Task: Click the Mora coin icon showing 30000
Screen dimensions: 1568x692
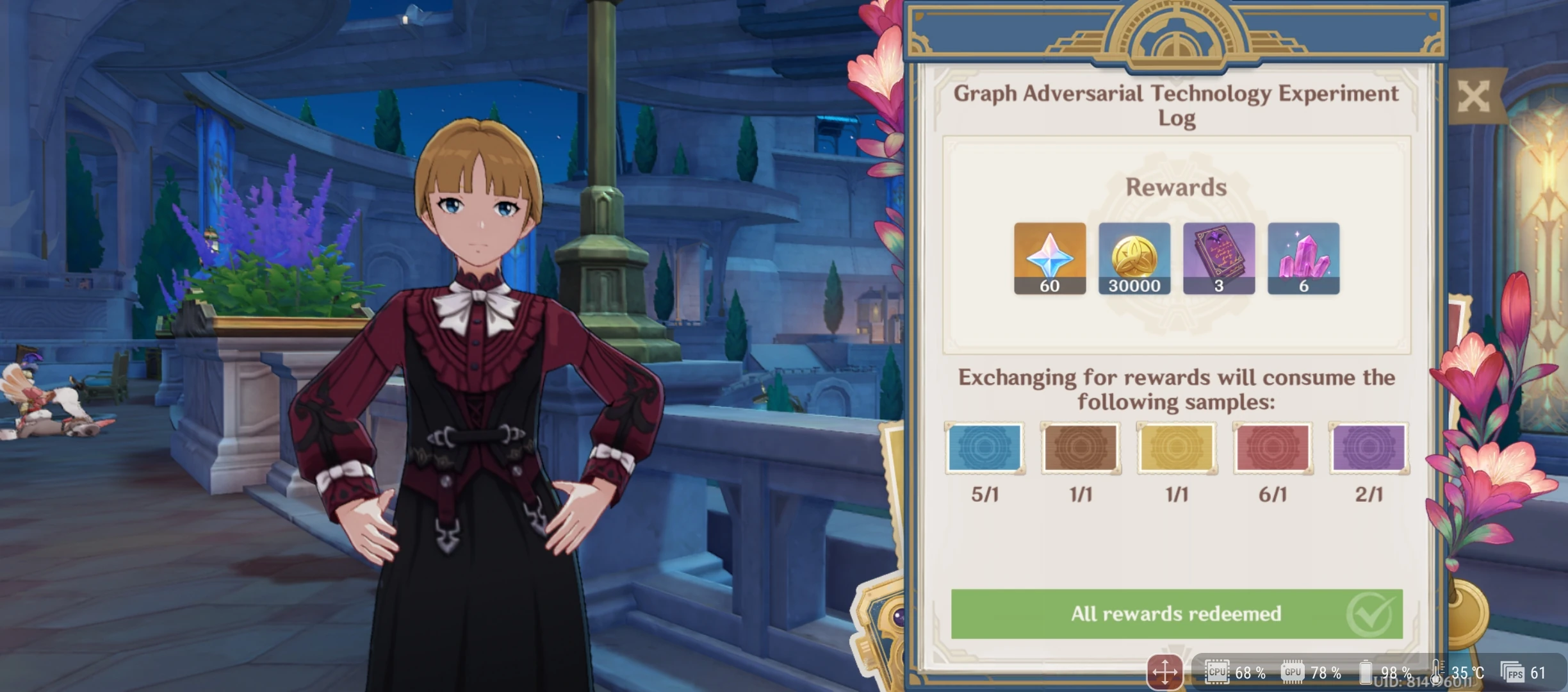Action: [1134, 259]
